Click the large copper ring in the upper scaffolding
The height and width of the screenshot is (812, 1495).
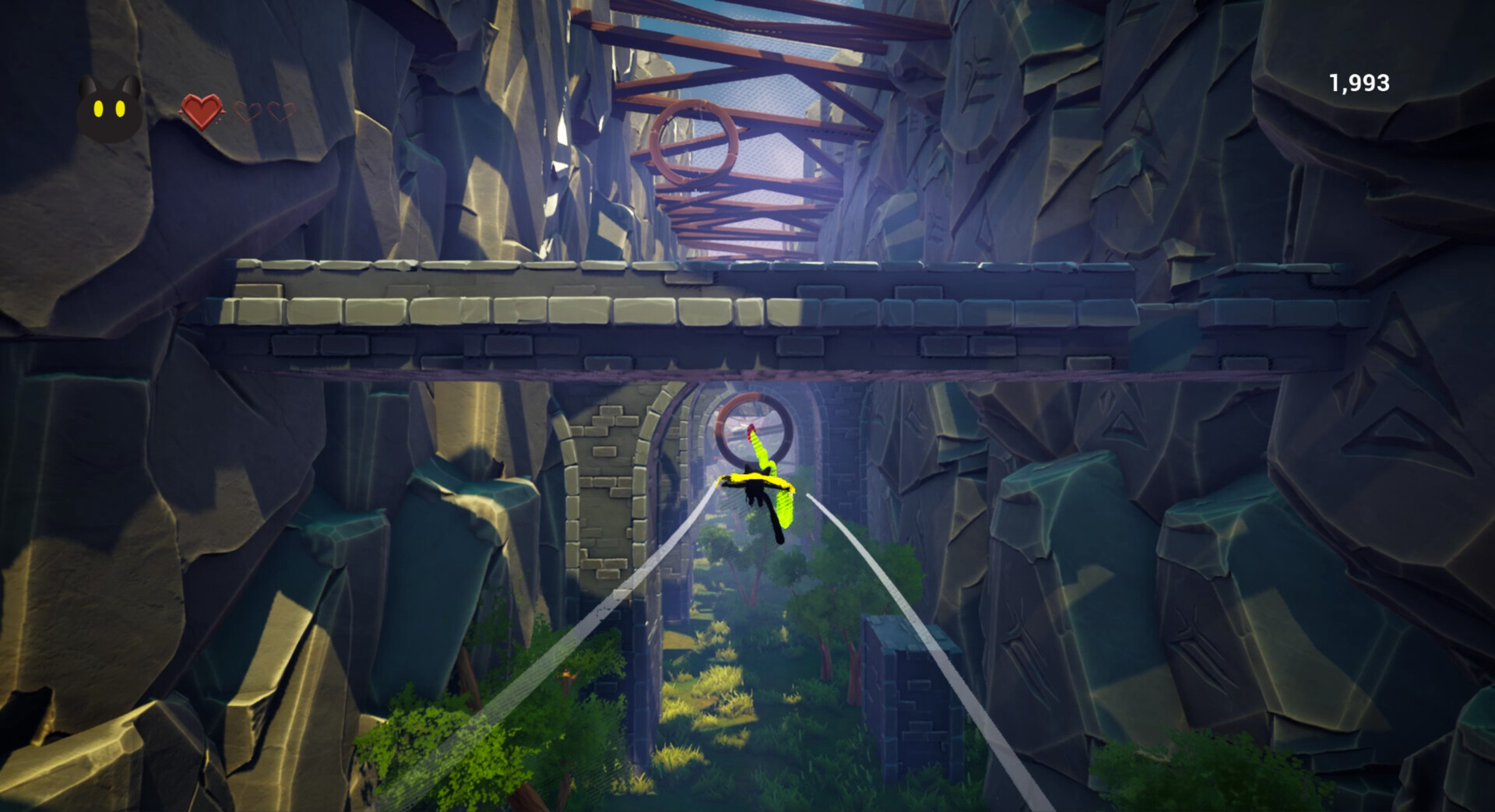coord(695,140)
